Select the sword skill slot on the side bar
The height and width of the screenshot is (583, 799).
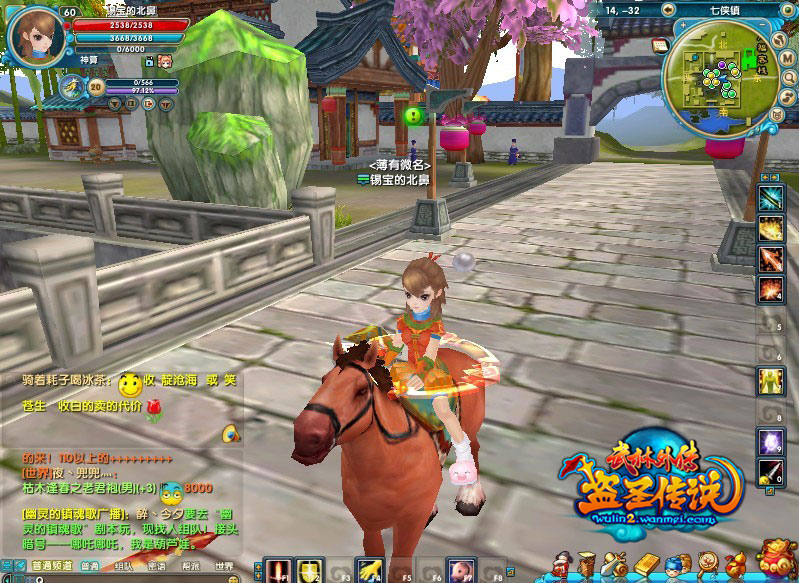coord(770,472)
